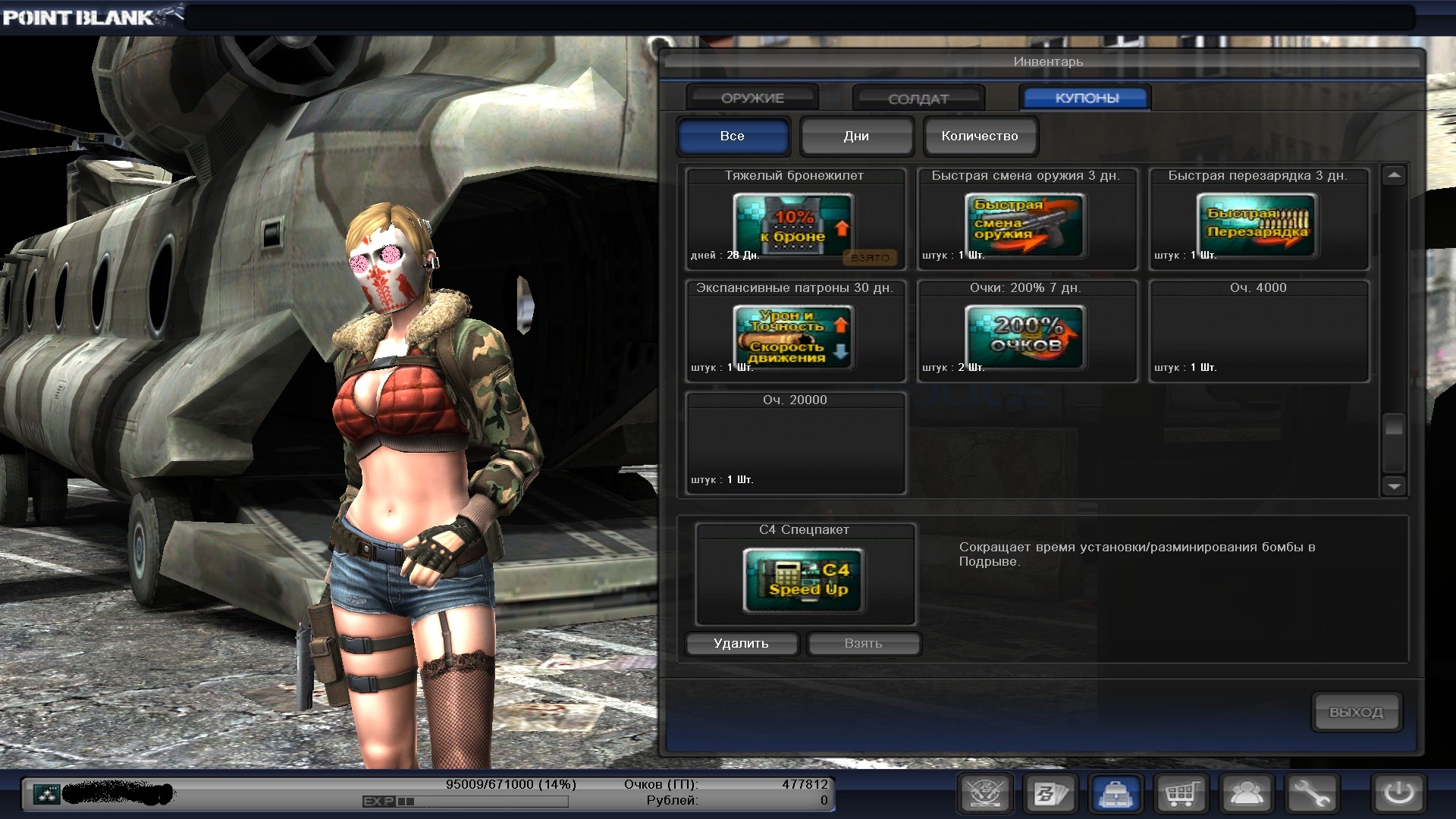Filter coupons by Дни
The width and height of the screenshot is (1456, 819).
click(x=856, y=136)
